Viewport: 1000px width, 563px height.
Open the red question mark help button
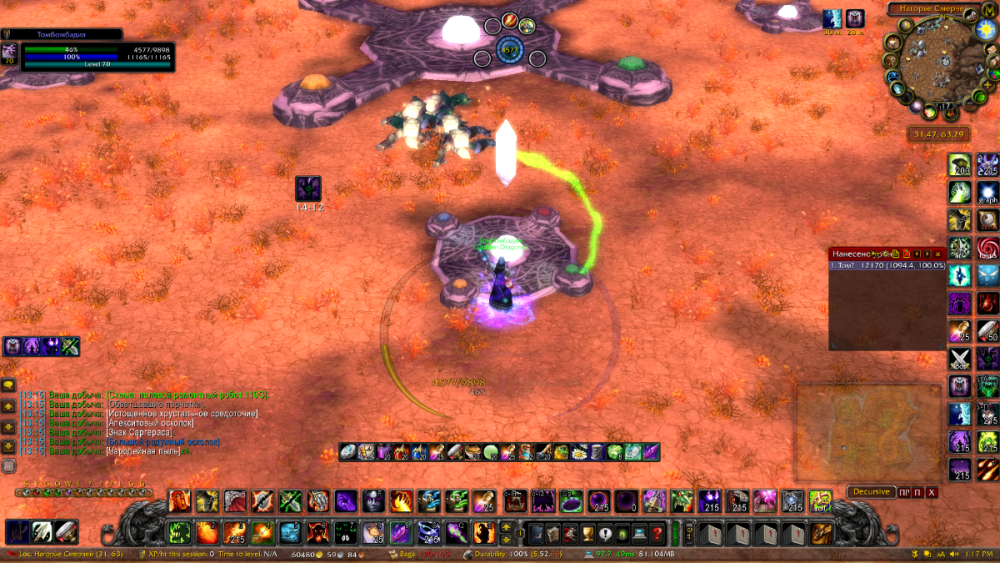(656, 532)
